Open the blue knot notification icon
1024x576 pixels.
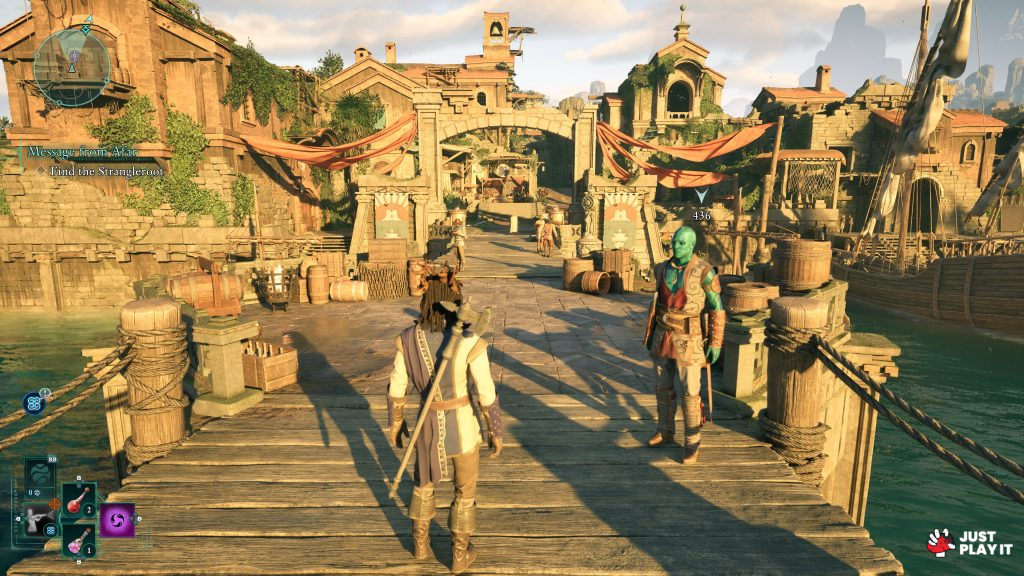(x=32, y=403)
